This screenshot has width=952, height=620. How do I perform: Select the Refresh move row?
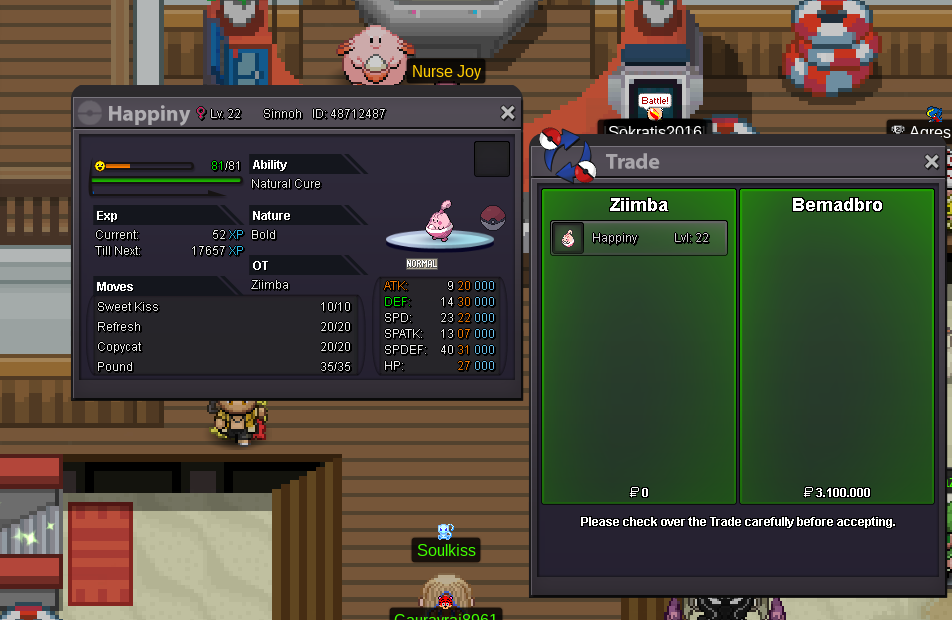pyautogui.click(x=223, y=327)
